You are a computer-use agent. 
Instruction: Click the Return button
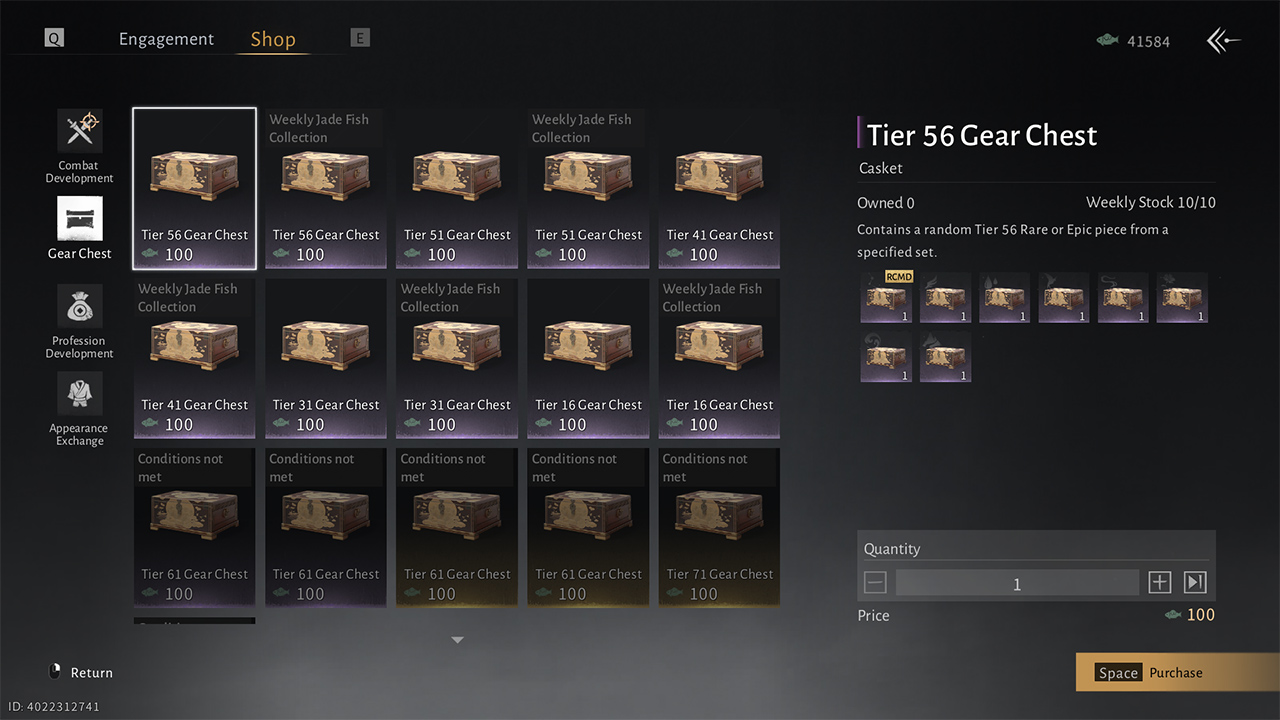(x=81, y=672)
